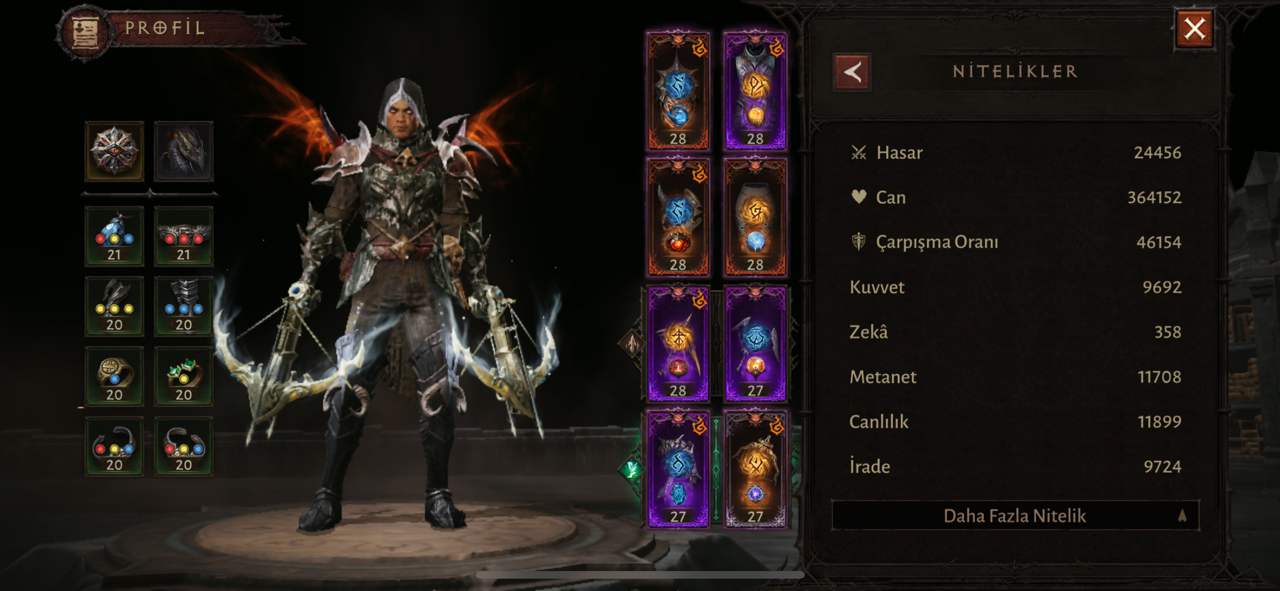This screenshot has height=591, width=1280.
Task: Open the Profil scroll icon
Action: [x=85, y=30]
